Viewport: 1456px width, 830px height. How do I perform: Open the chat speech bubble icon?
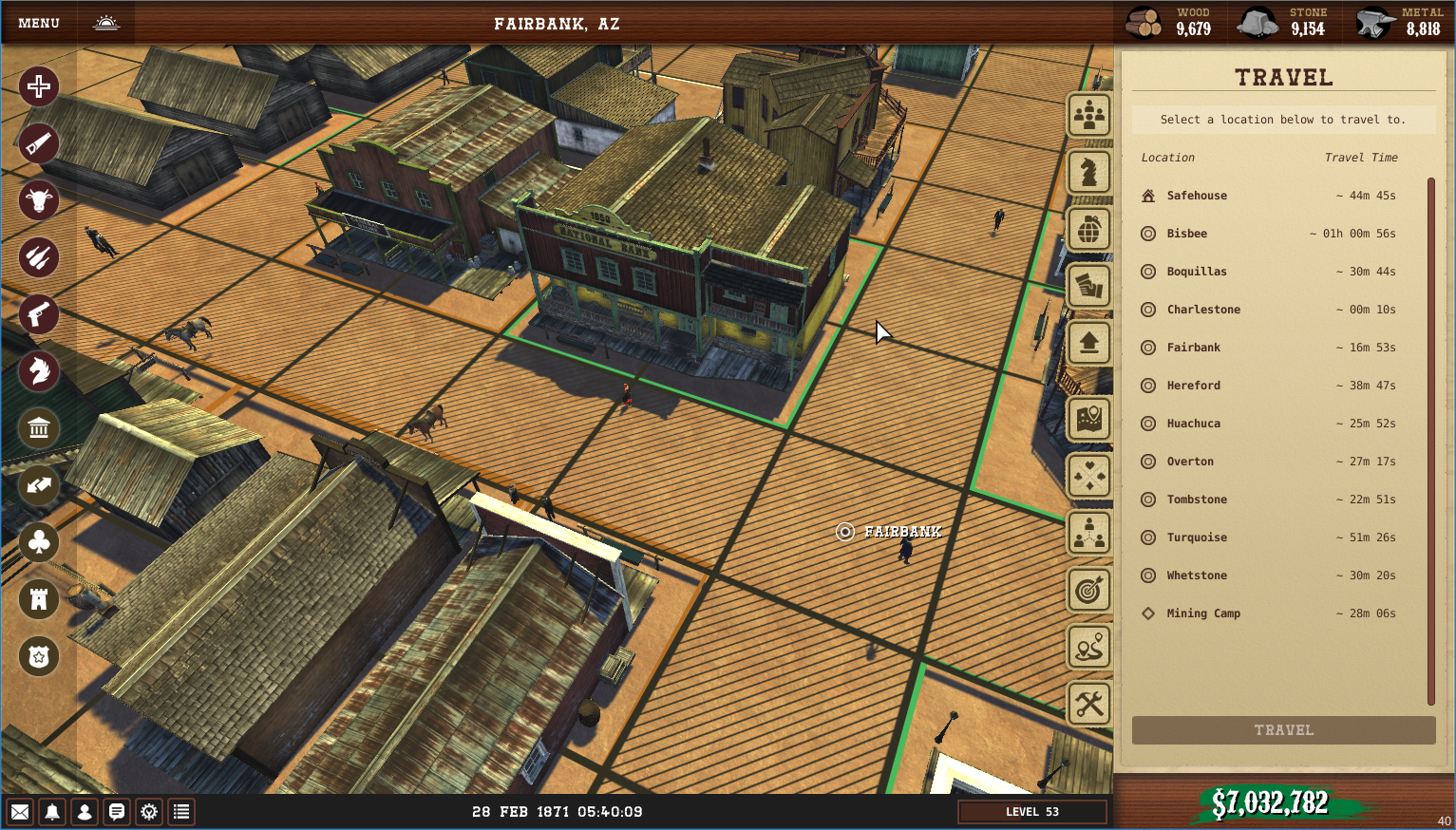tap(117, 812)
